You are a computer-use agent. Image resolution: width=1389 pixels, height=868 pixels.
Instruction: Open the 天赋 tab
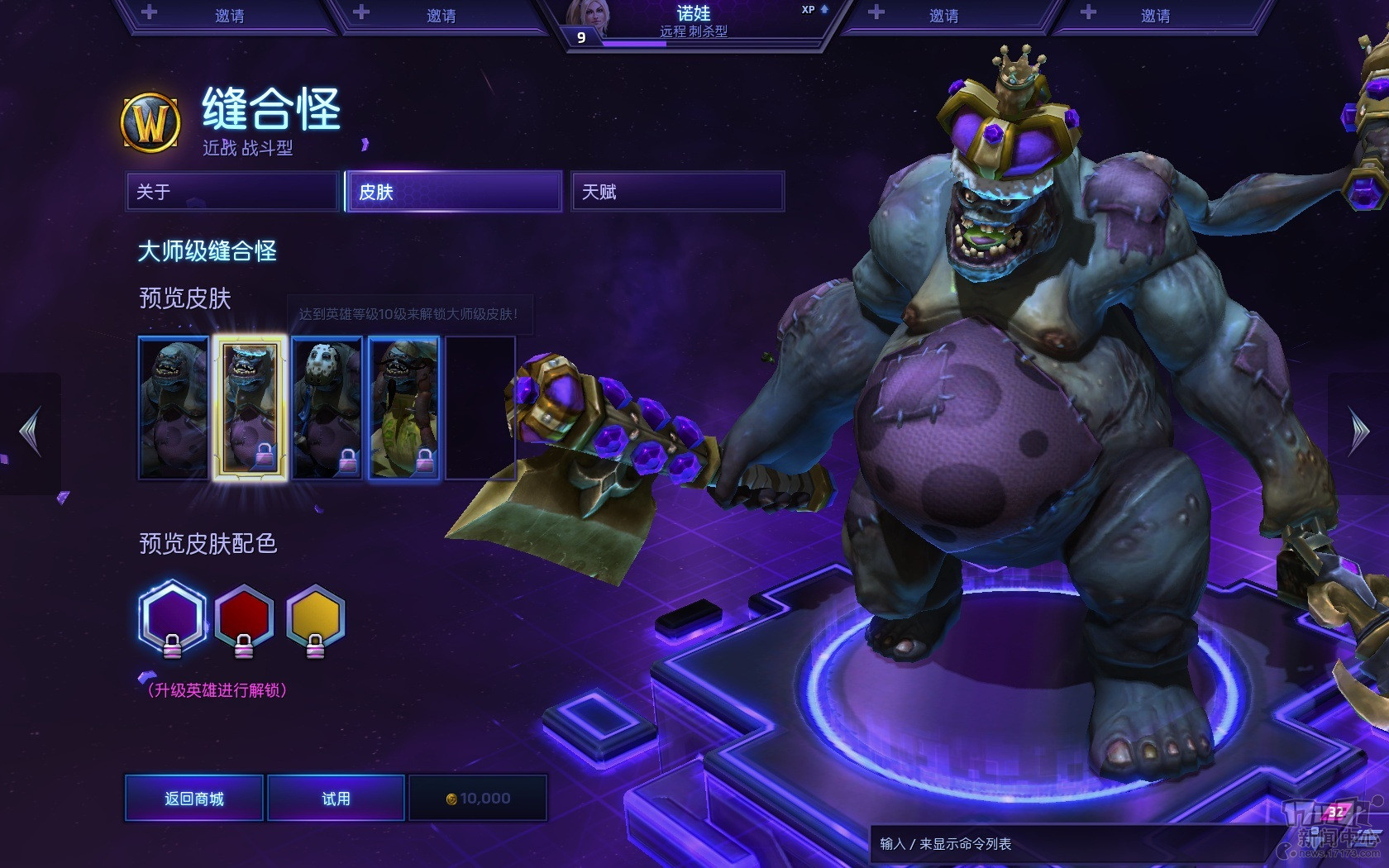click(x=677, y=192)
